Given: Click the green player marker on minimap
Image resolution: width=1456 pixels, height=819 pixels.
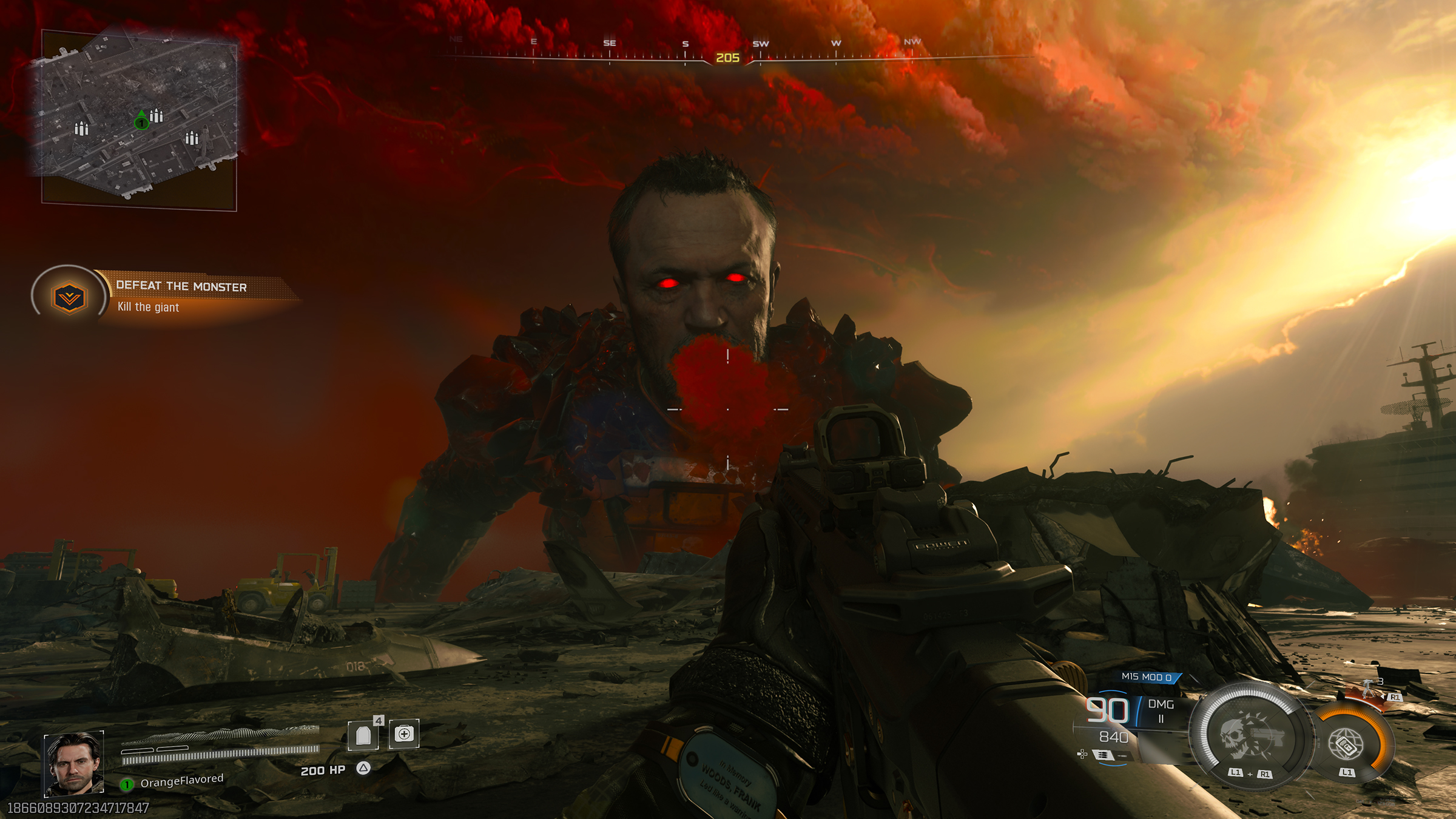Looking at the screenshot, I should (141, 122).
